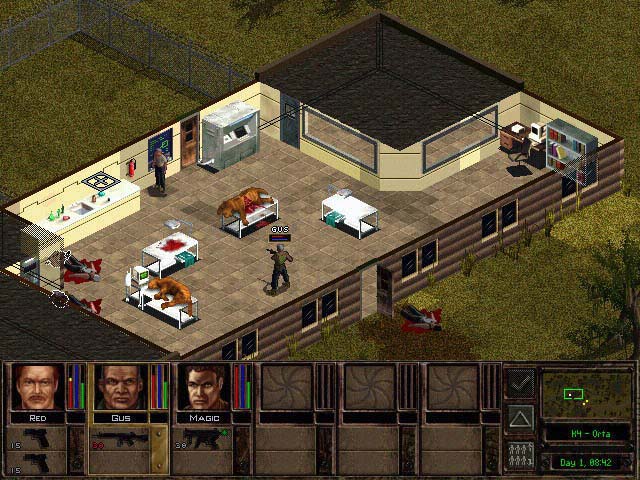Select Red's mercenary portrait

click(38, 387)
